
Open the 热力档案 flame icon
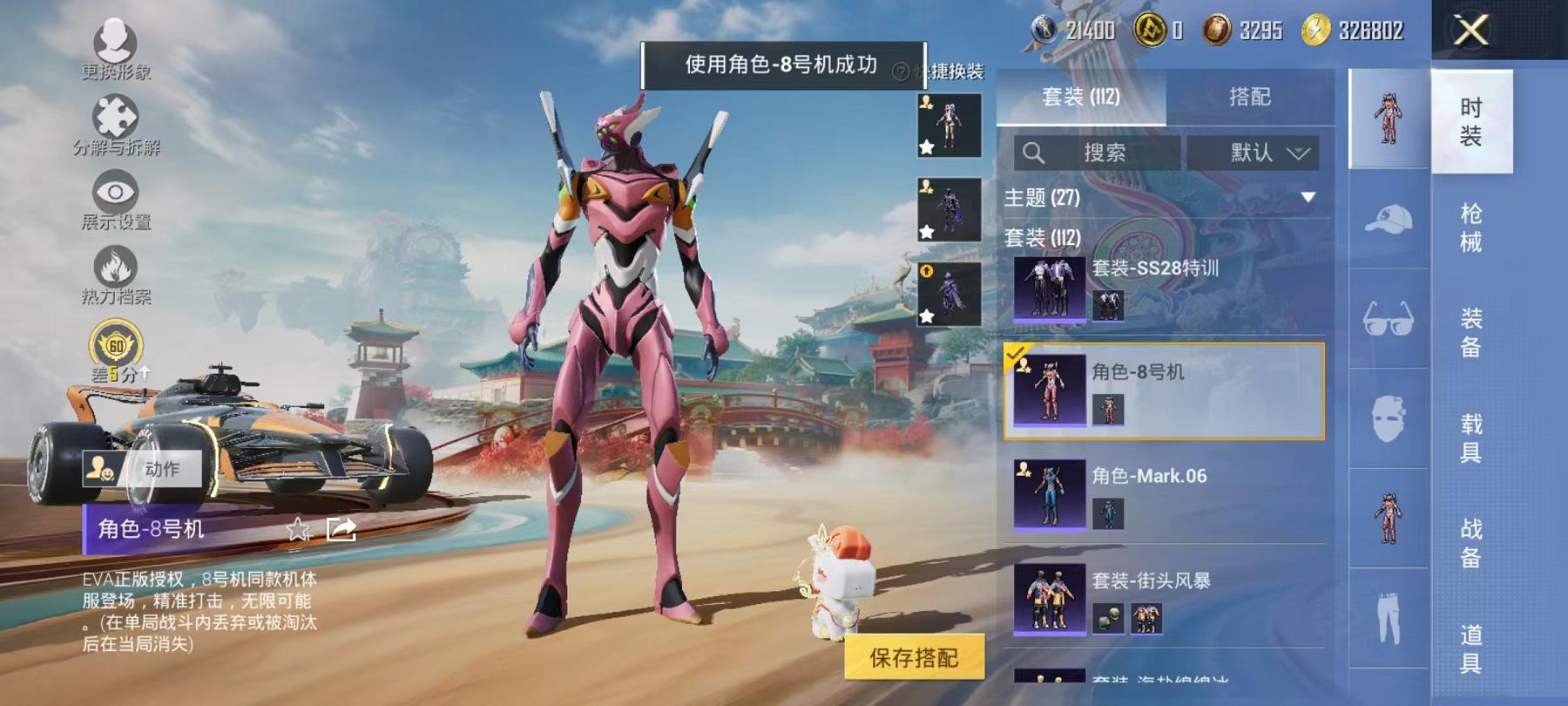[115, 267]
